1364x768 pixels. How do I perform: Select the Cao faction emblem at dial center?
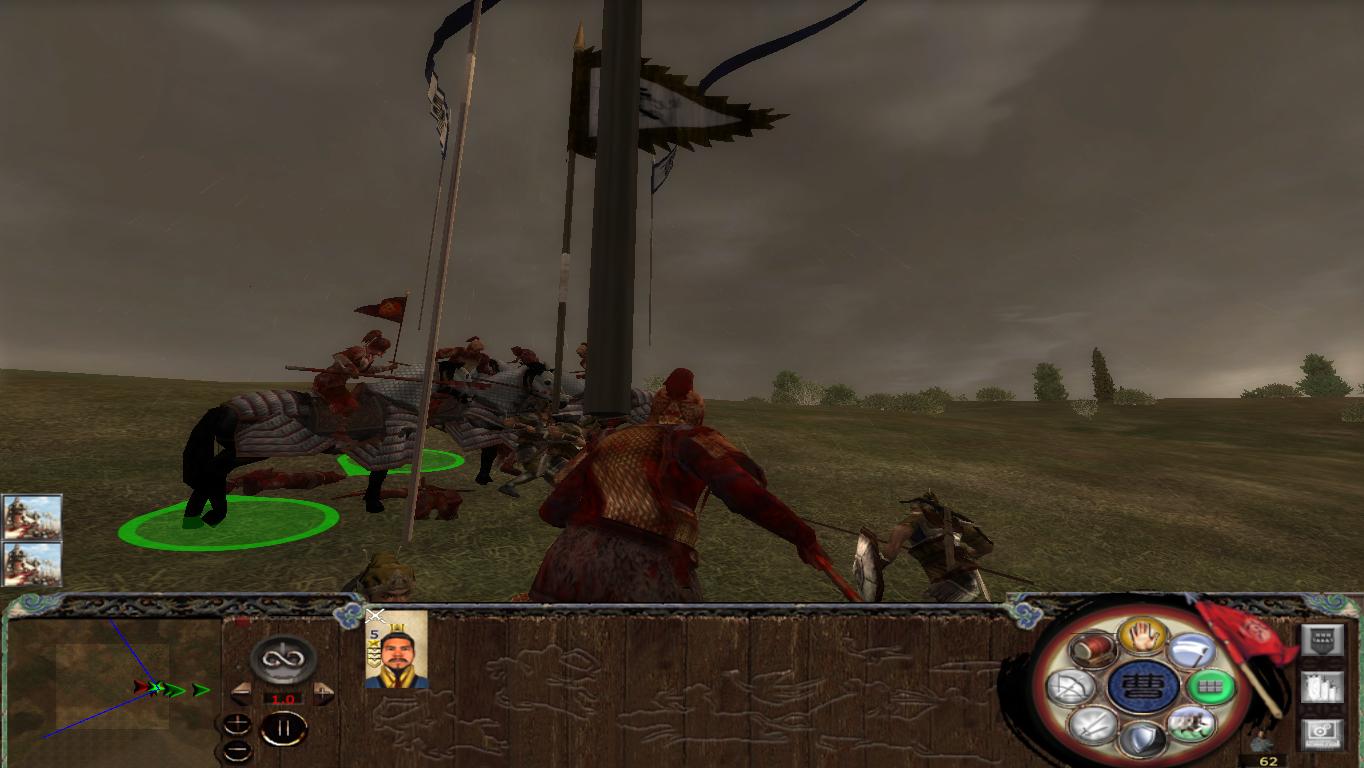point(1141,686)
